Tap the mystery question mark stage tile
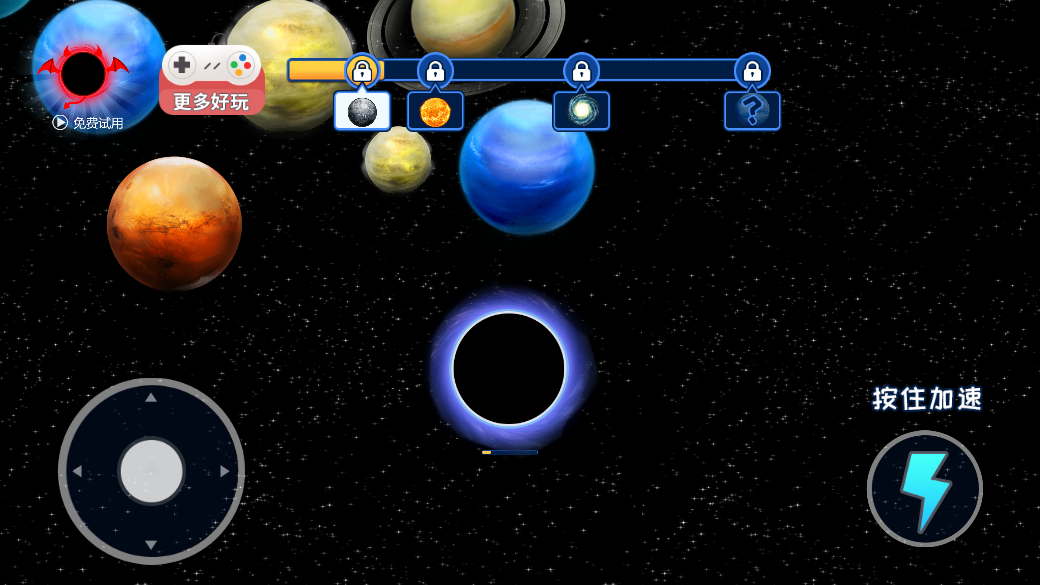The height and width of the screenshot is (585, 1040). 752,111
